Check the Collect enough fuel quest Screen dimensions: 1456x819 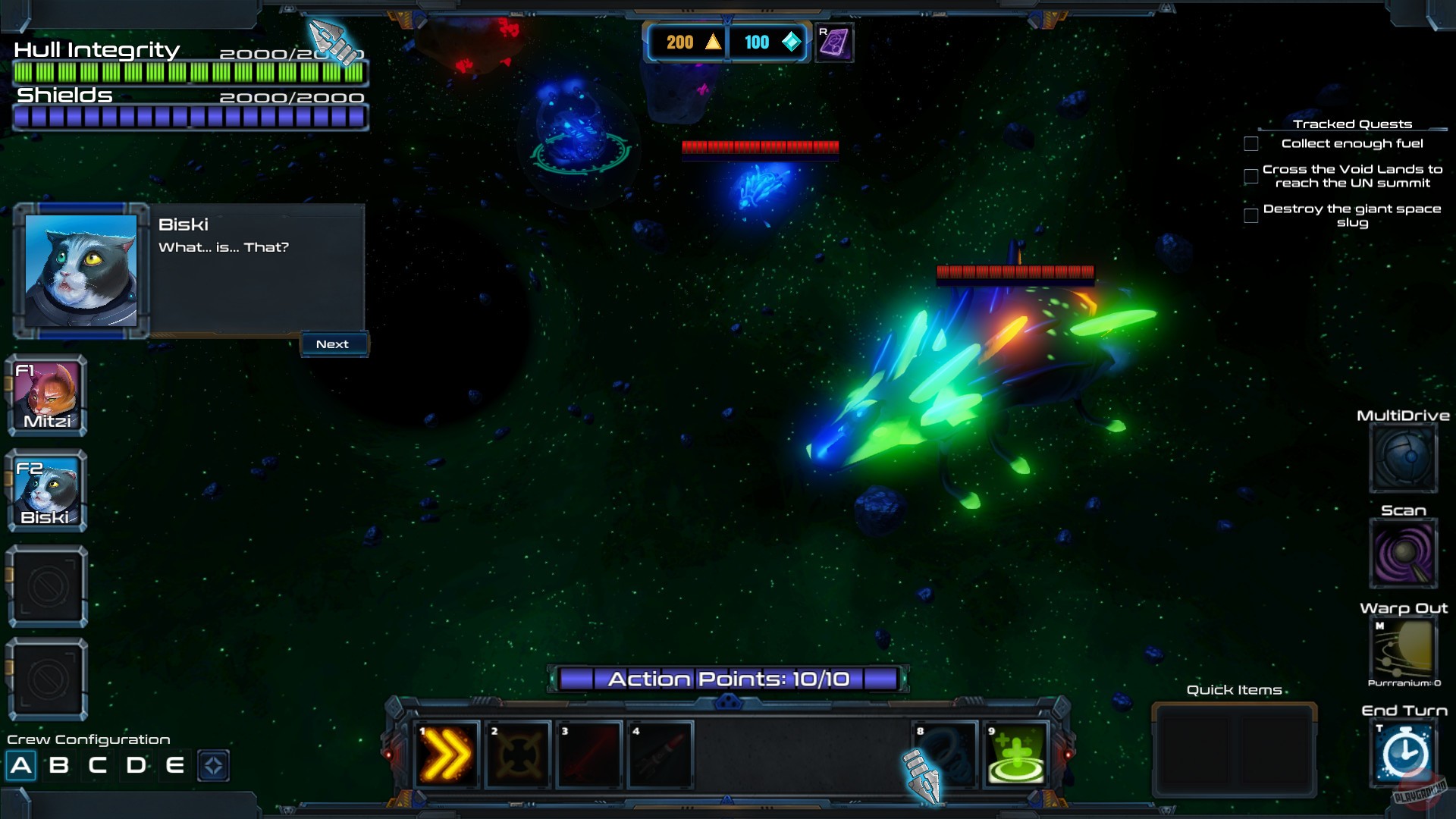1250,143
